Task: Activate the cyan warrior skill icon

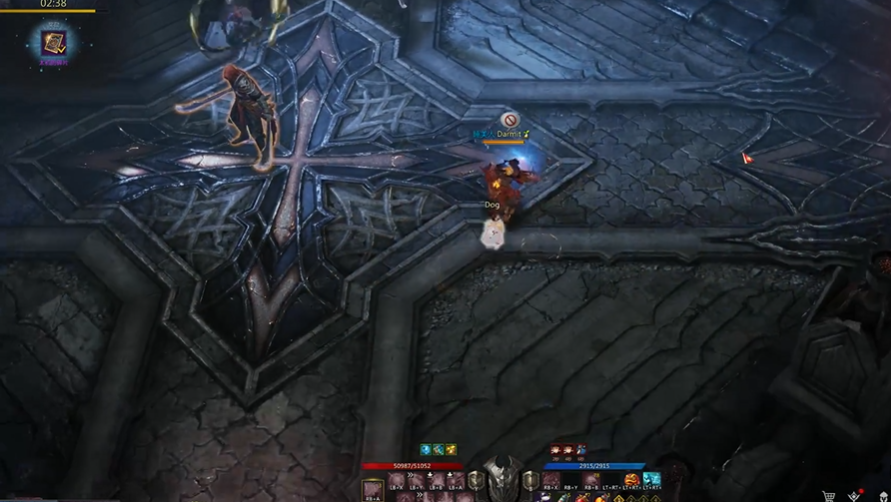Action: coord(652,481)
